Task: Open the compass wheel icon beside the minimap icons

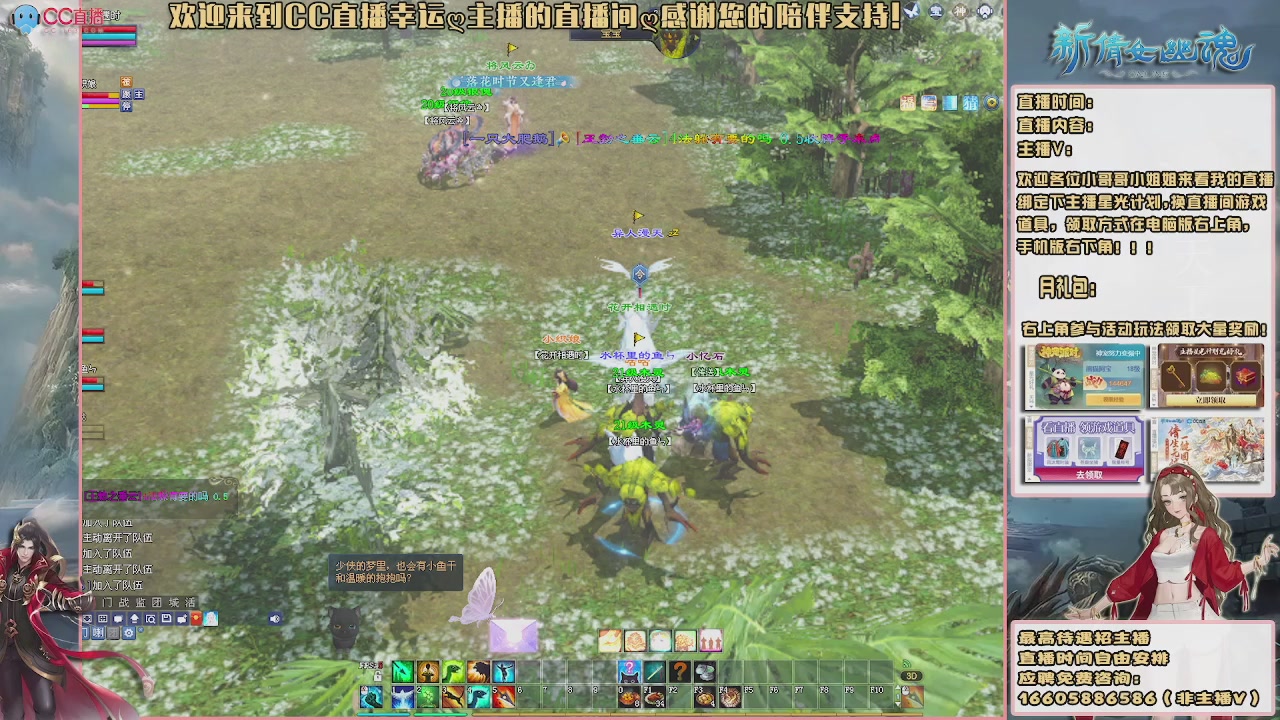Action: point(990,102)
